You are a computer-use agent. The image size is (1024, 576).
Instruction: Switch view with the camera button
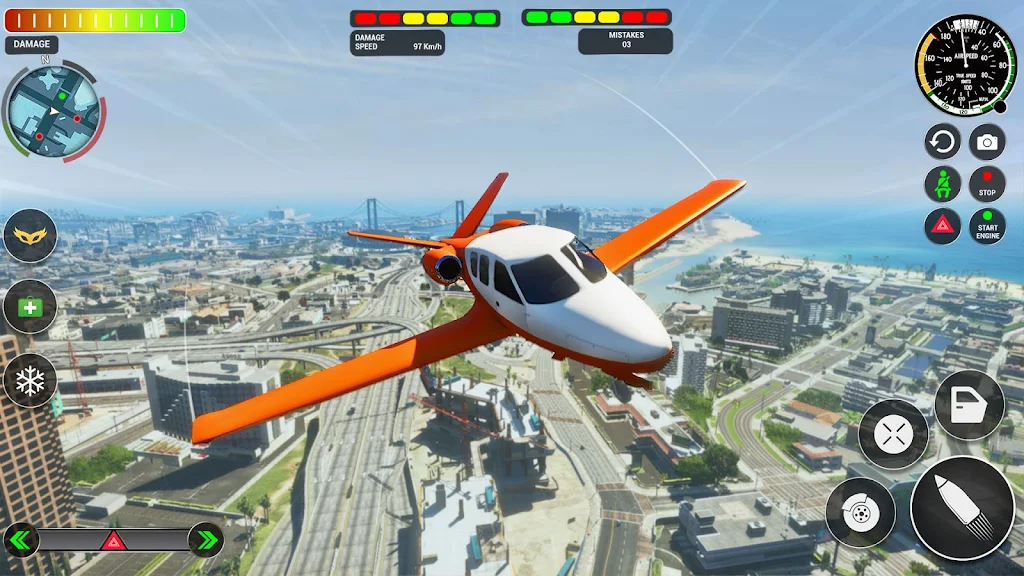point(987,142)
